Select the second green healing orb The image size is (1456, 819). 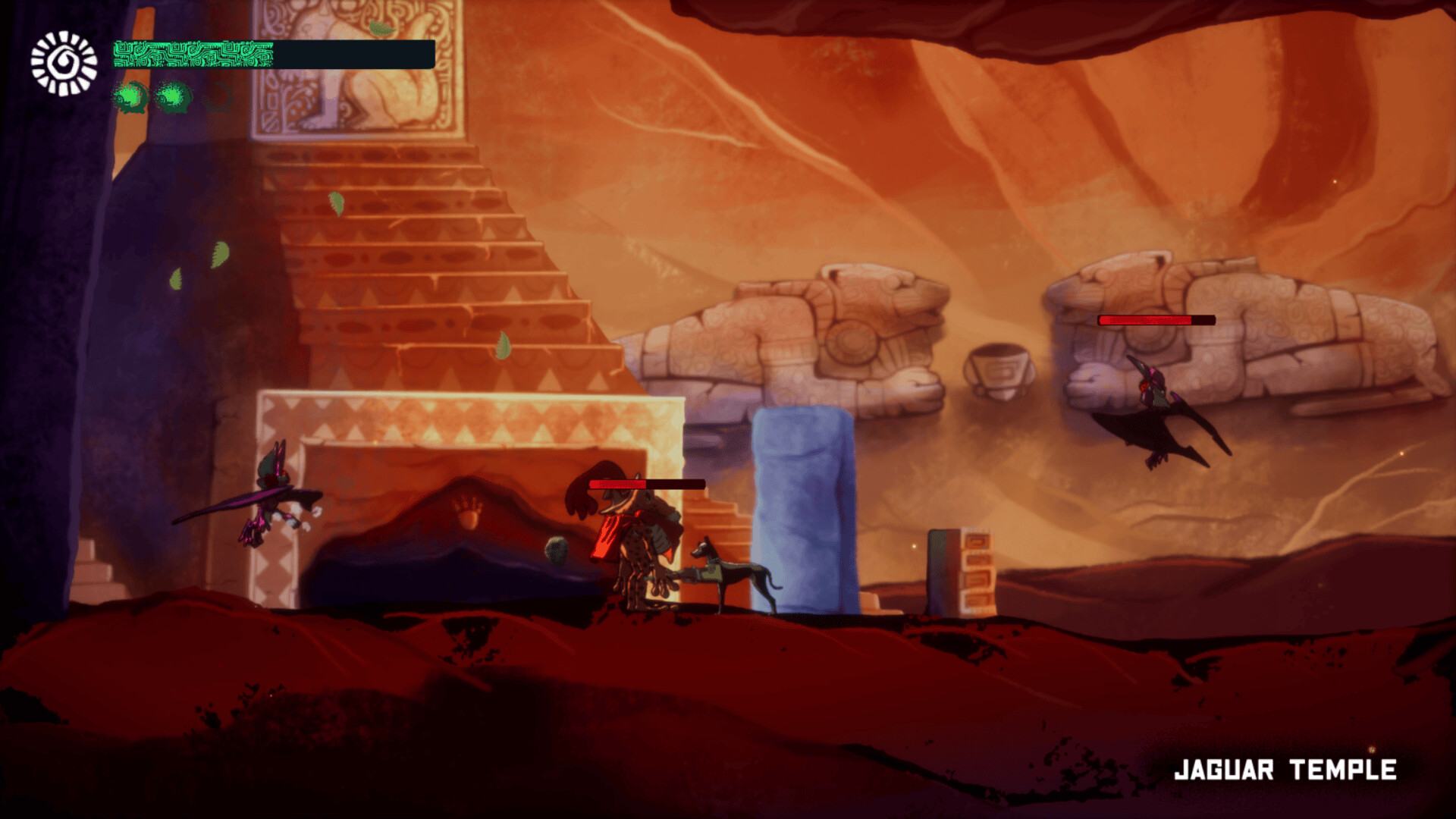[x=174, y=97]
